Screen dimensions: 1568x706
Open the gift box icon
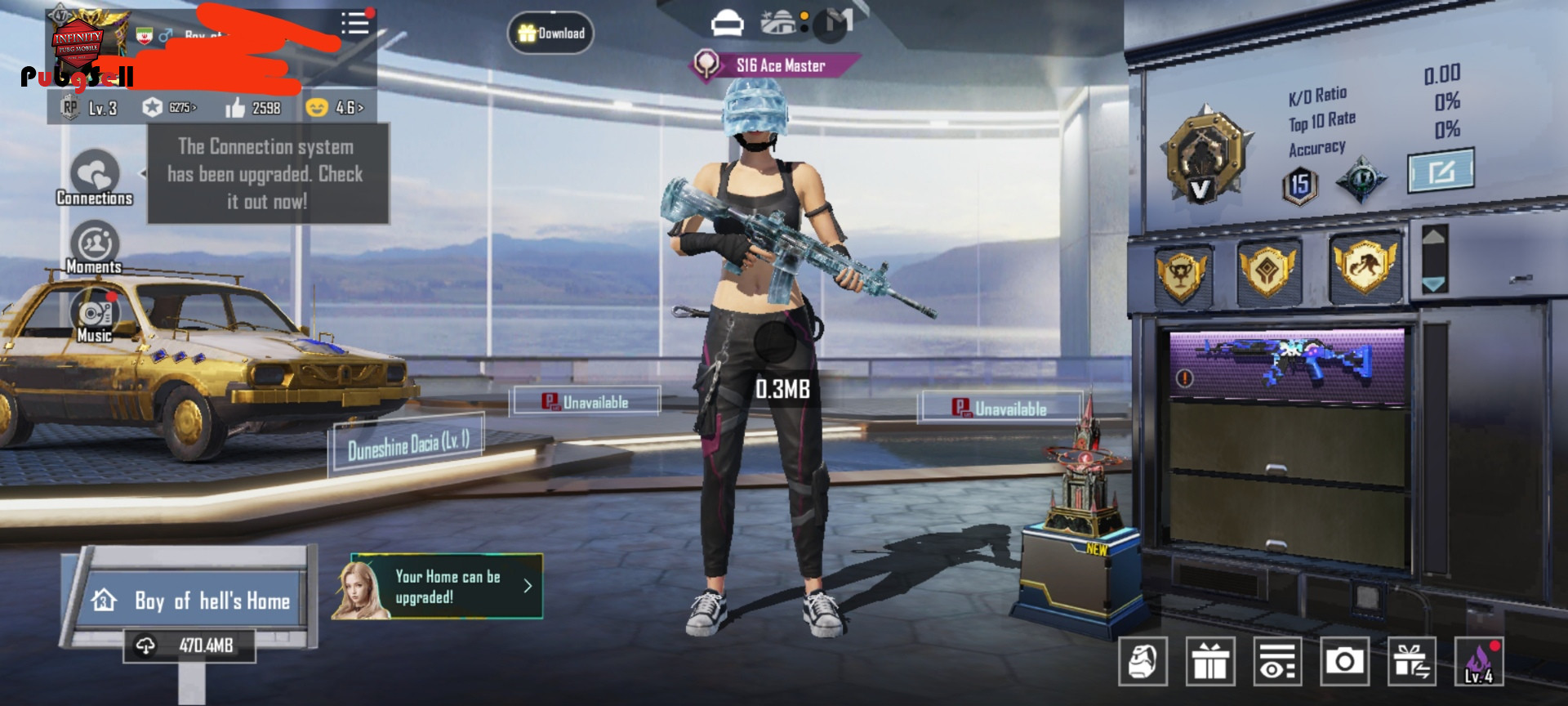click(1210, 661)
